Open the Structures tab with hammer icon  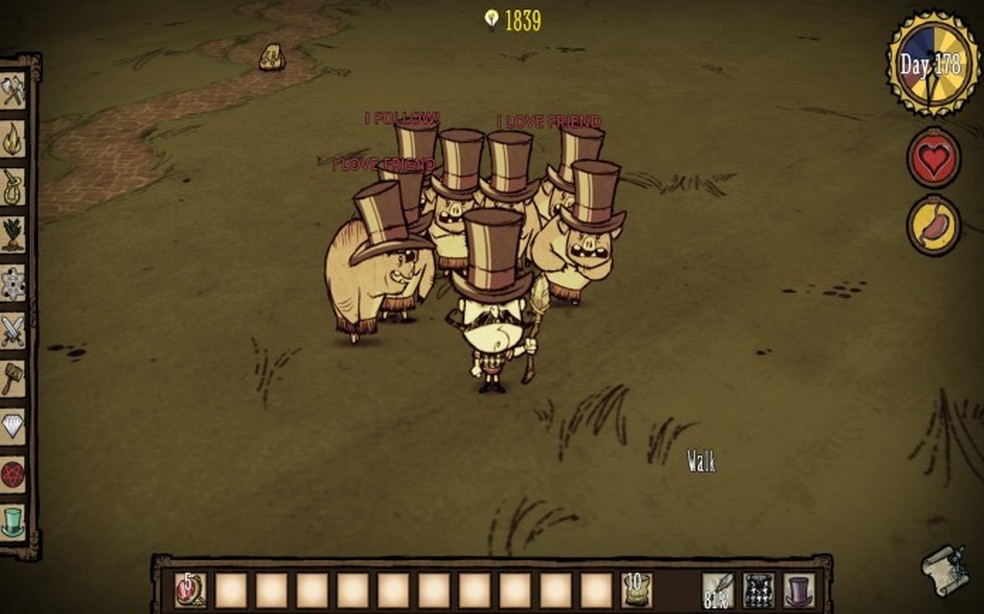pos(13,377)
